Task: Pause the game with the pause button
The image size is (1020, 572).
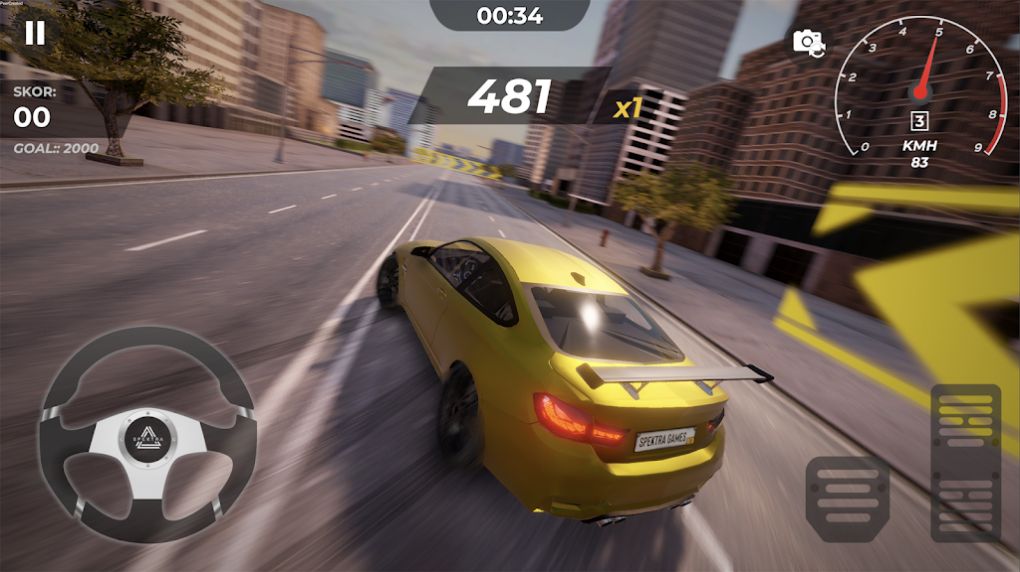Action: pos(35,33)
